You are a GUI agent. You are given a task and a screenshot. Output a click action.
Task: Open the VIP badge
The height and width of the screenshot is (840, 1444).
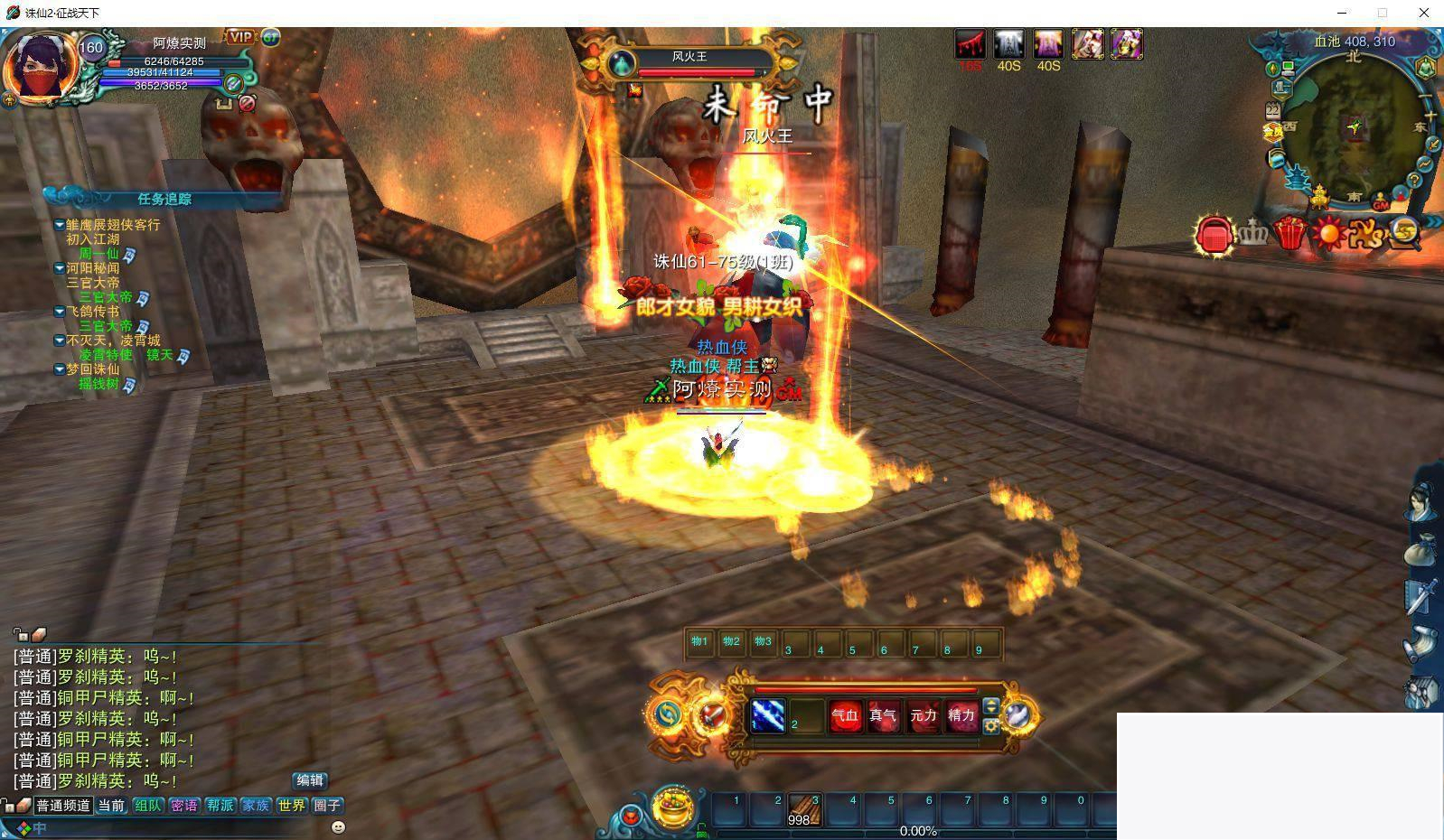tap(240, 37)
